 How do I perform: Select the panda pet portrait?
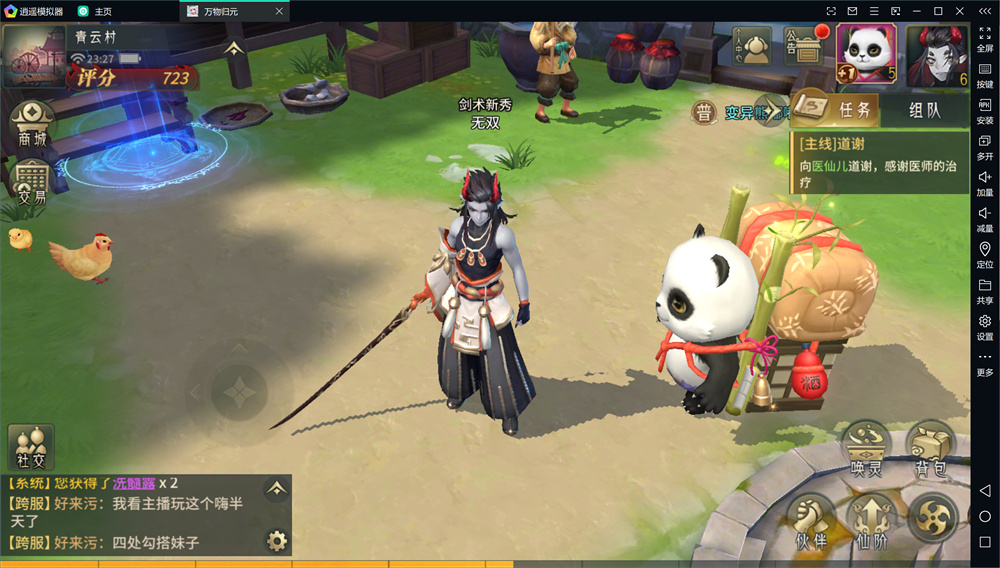(x=866, y=53)
